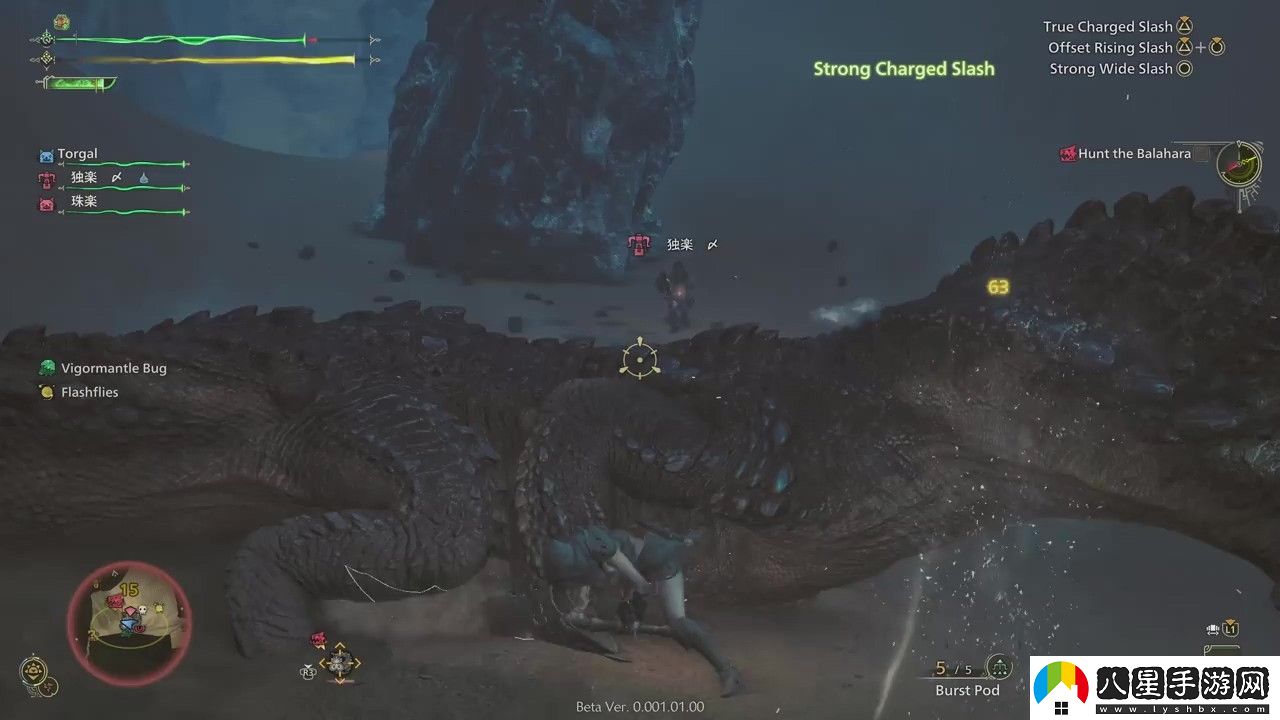Click the Strong Charged Slash action label

pos(904,69)
